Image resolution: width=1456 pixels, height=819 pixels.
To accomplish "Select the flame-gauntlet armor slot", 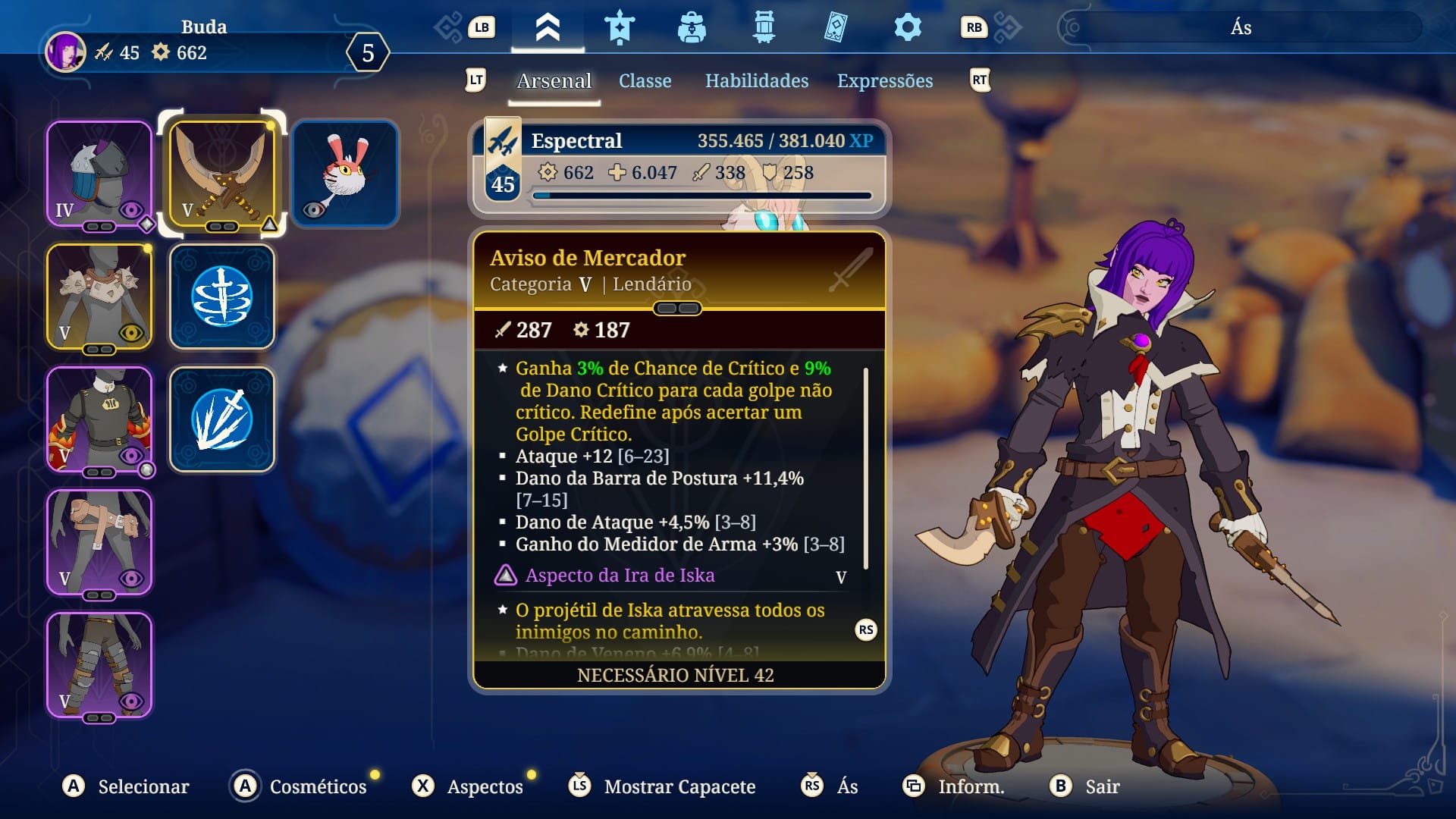I will [99, 419].
